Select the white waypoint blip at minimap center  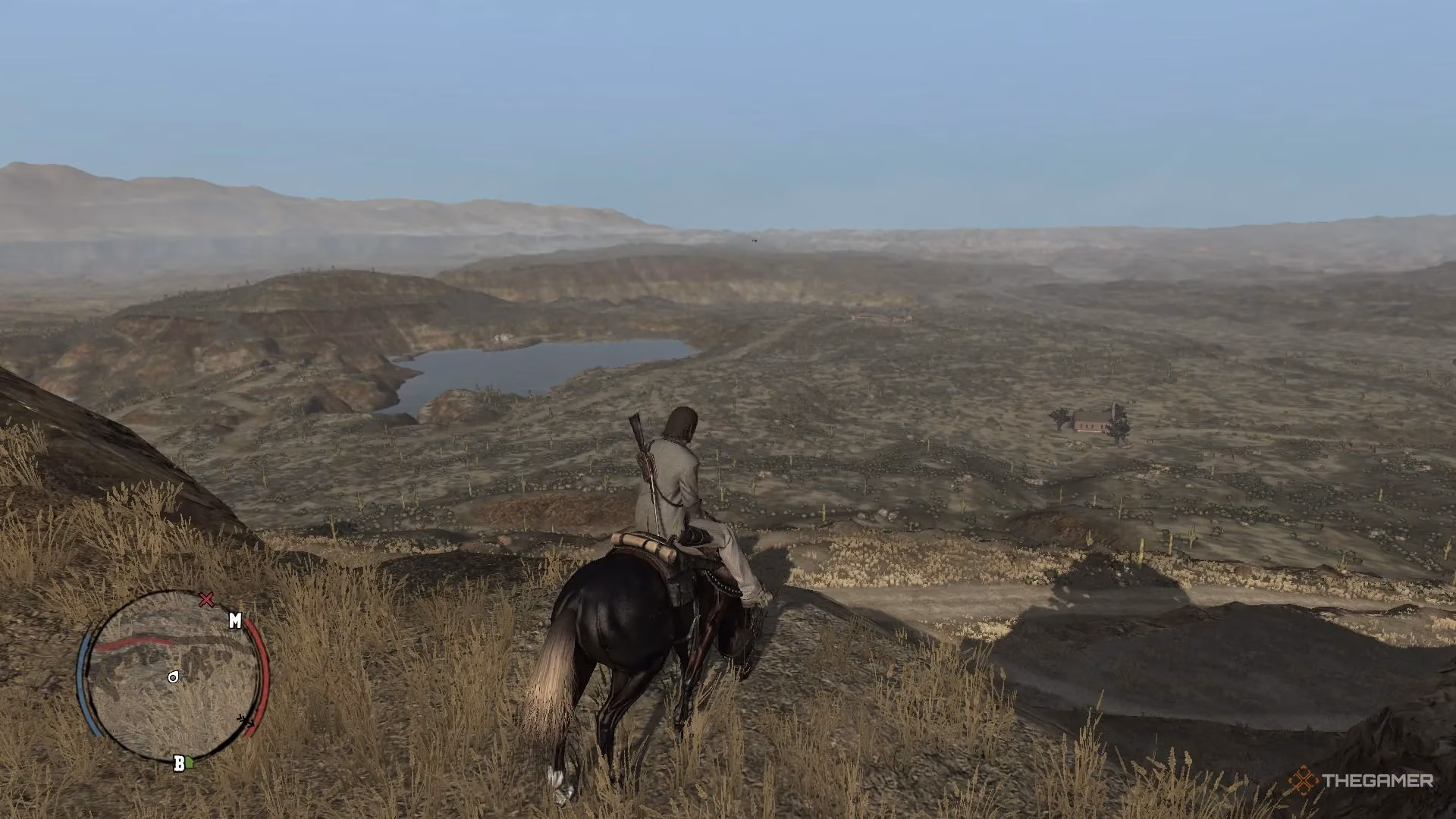(x=174, y=677)
